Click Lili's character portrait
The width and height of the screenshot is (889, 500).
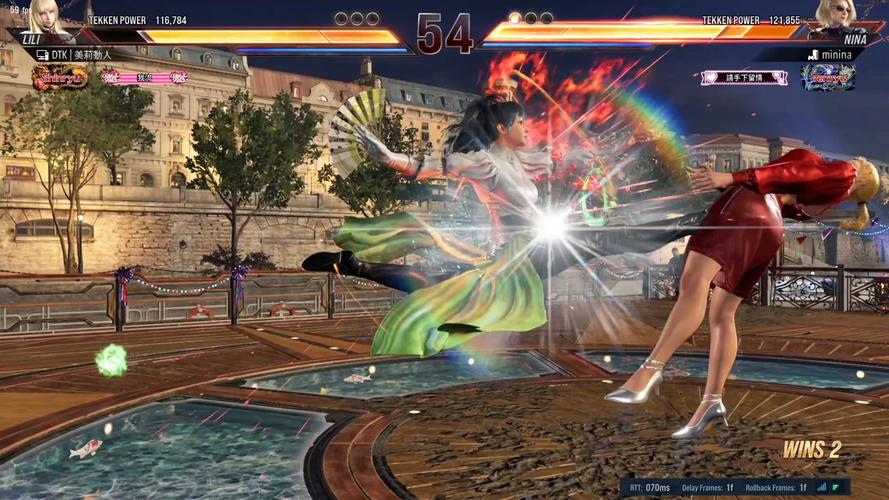[45, 17]
